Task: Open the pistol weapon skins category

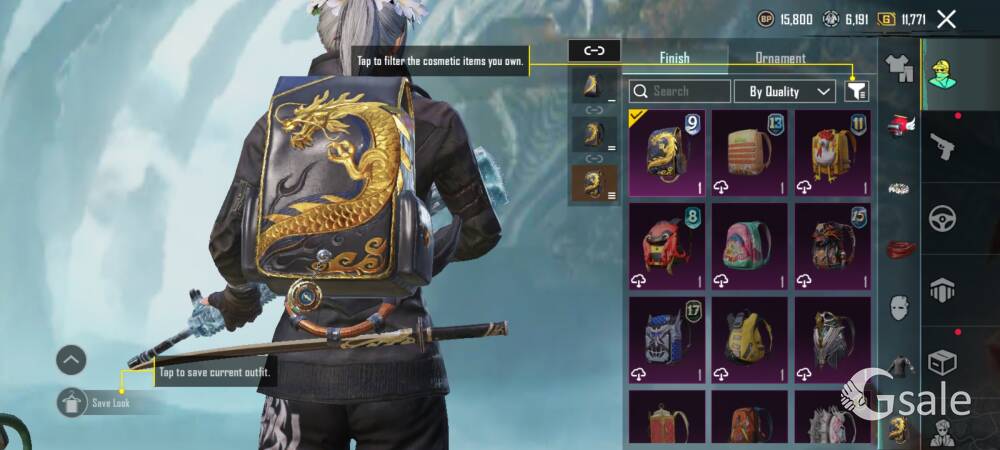Action: [943, 147]
